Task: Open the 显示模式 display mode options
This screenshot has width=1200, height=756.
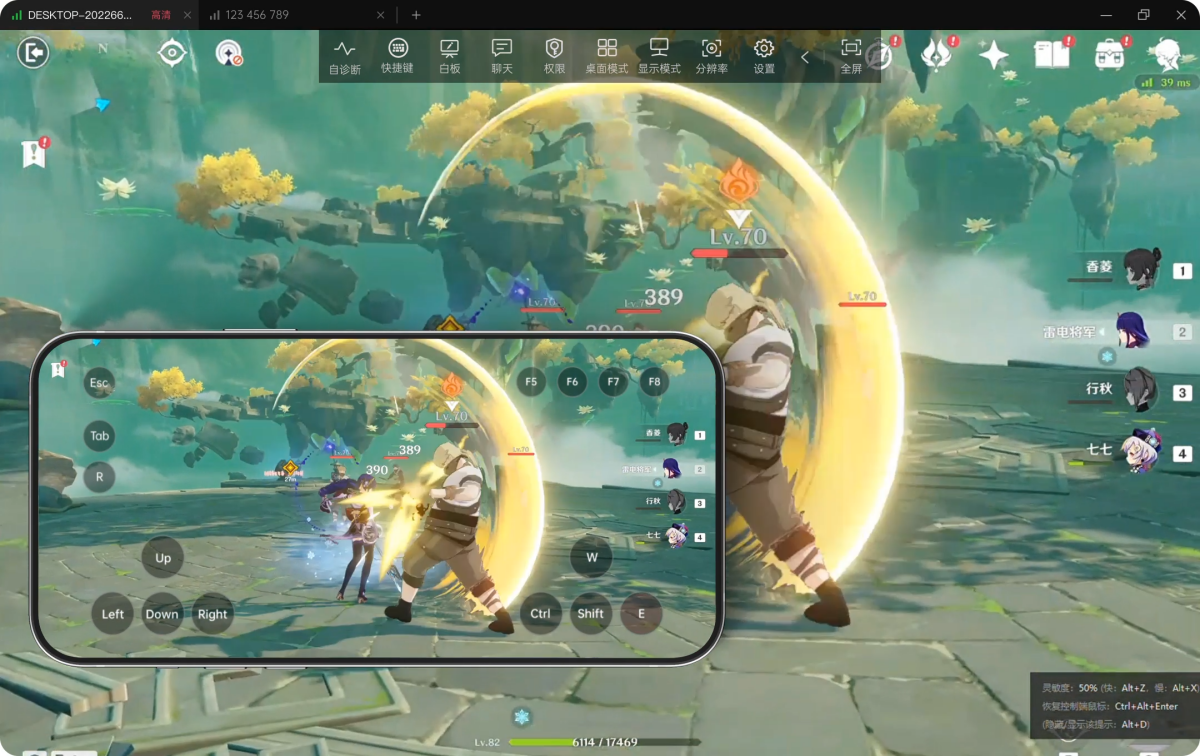Action: click(x=659, y=57)
